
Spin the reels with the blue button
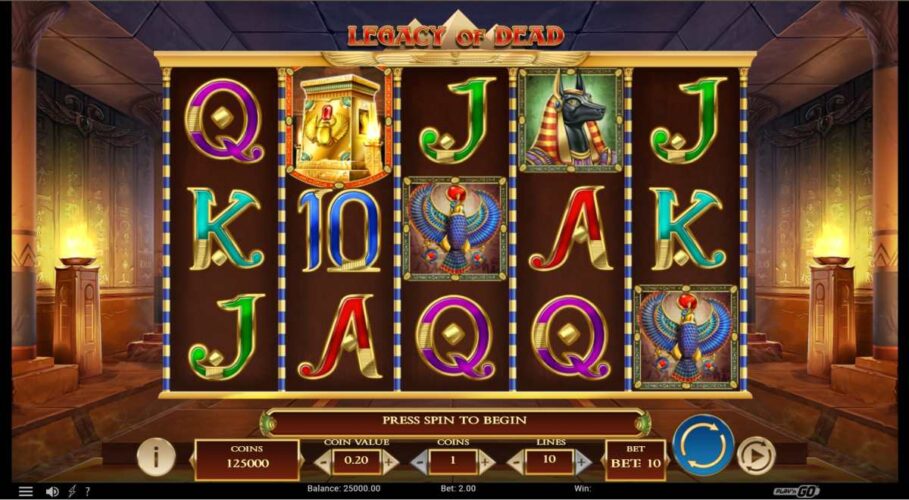703,445
